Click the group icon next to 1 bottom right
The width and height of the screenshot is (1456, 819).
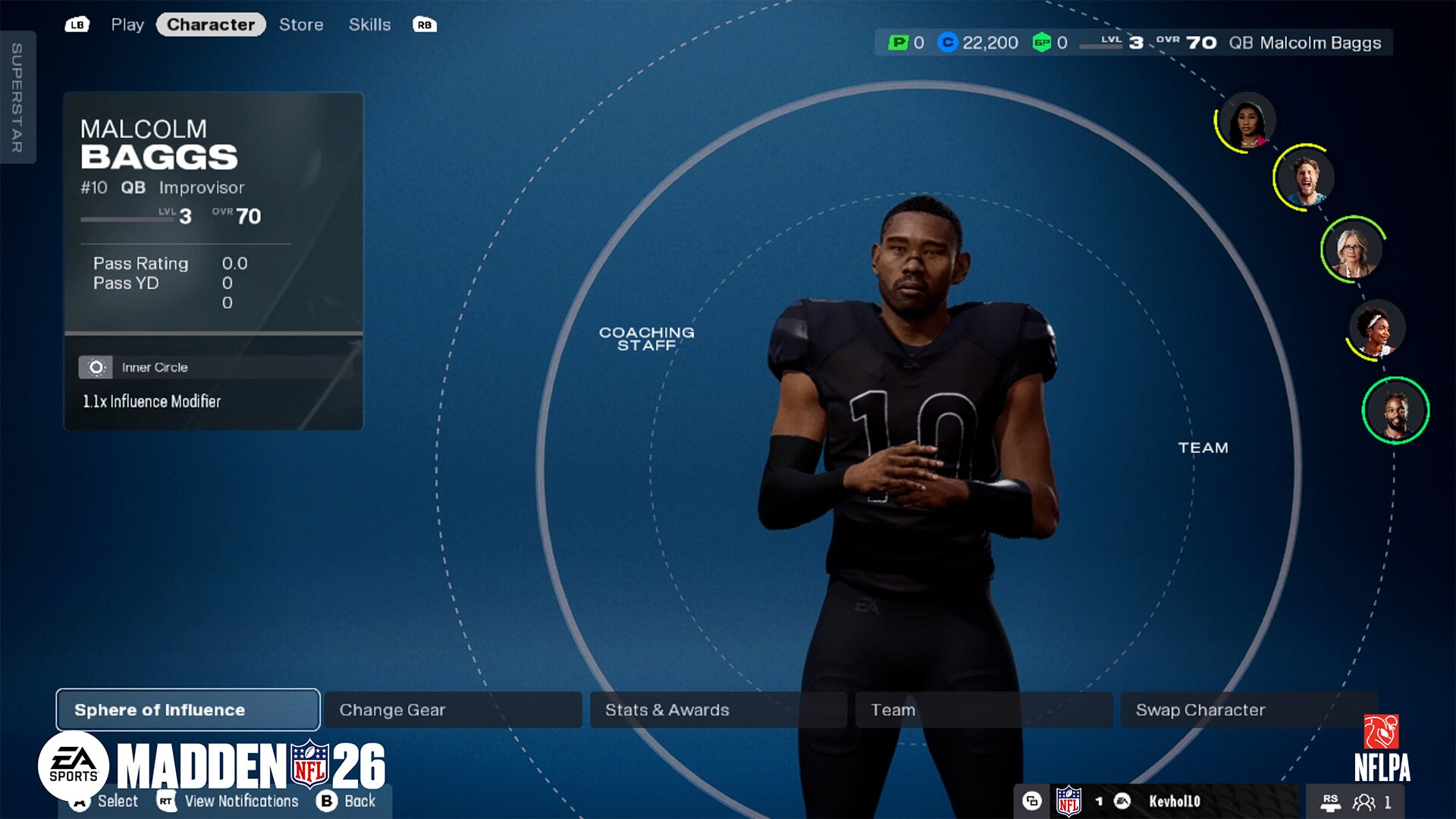coord(1362,801)
